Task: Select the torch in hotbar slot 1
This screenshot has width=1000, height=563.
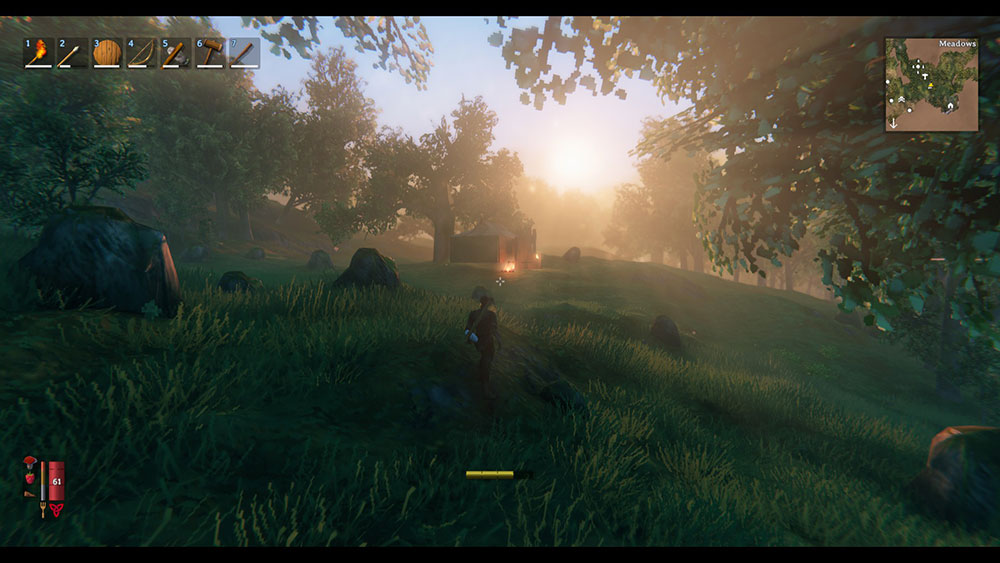Action: click(x=39, y=52)
